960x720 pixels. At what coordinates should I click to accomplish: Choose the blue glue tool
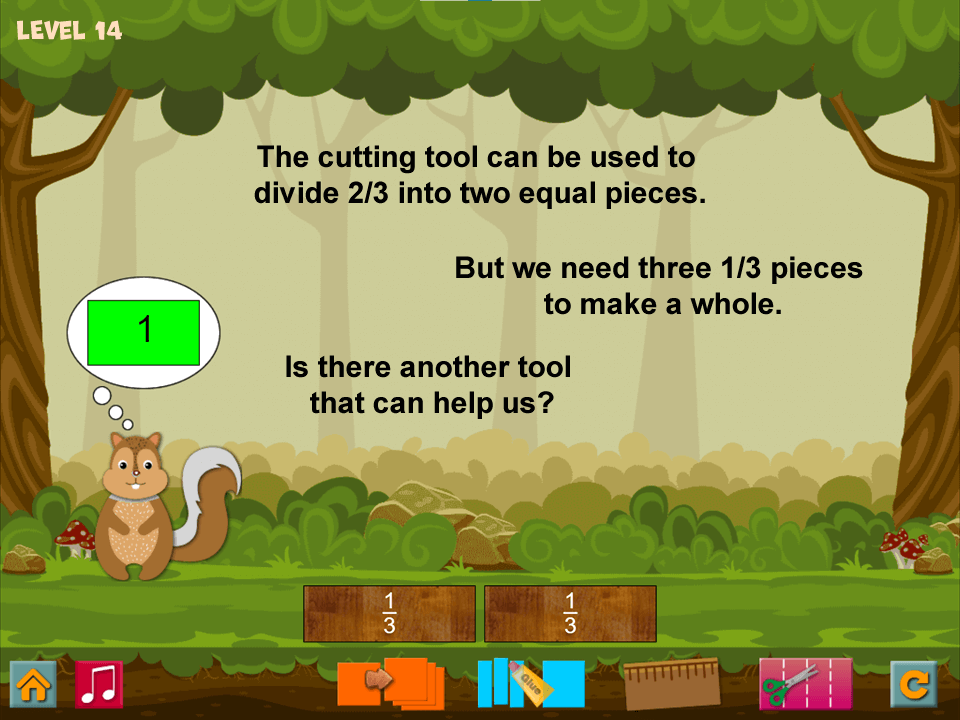(x=530, y=683)
